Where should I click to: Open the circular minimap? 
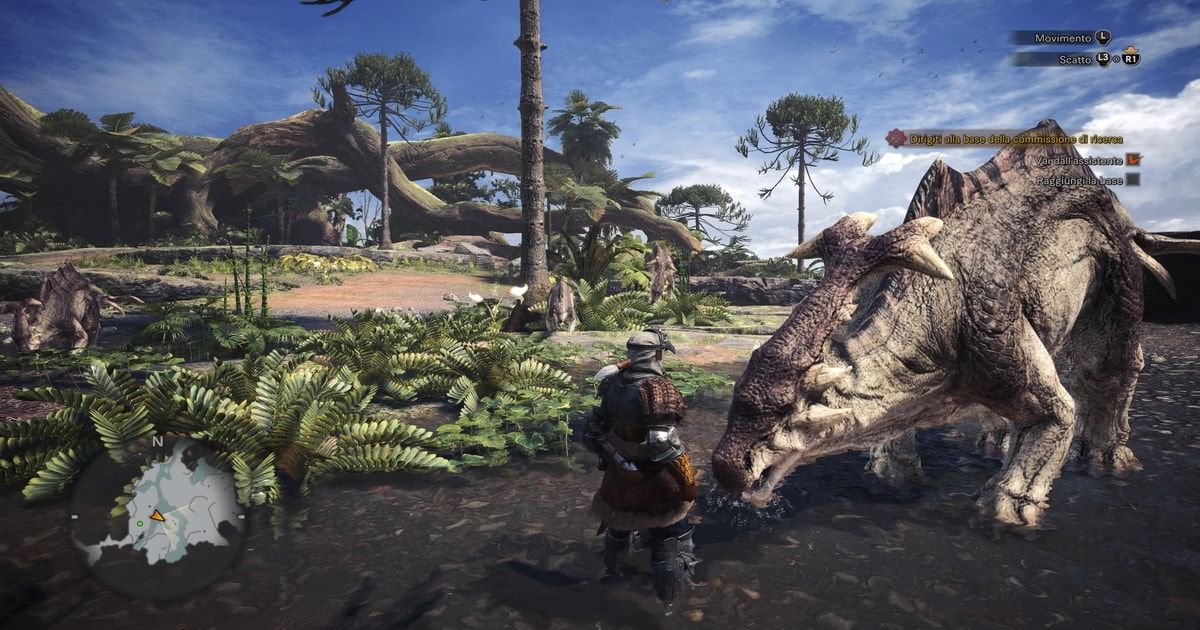(x=157, y=518)
